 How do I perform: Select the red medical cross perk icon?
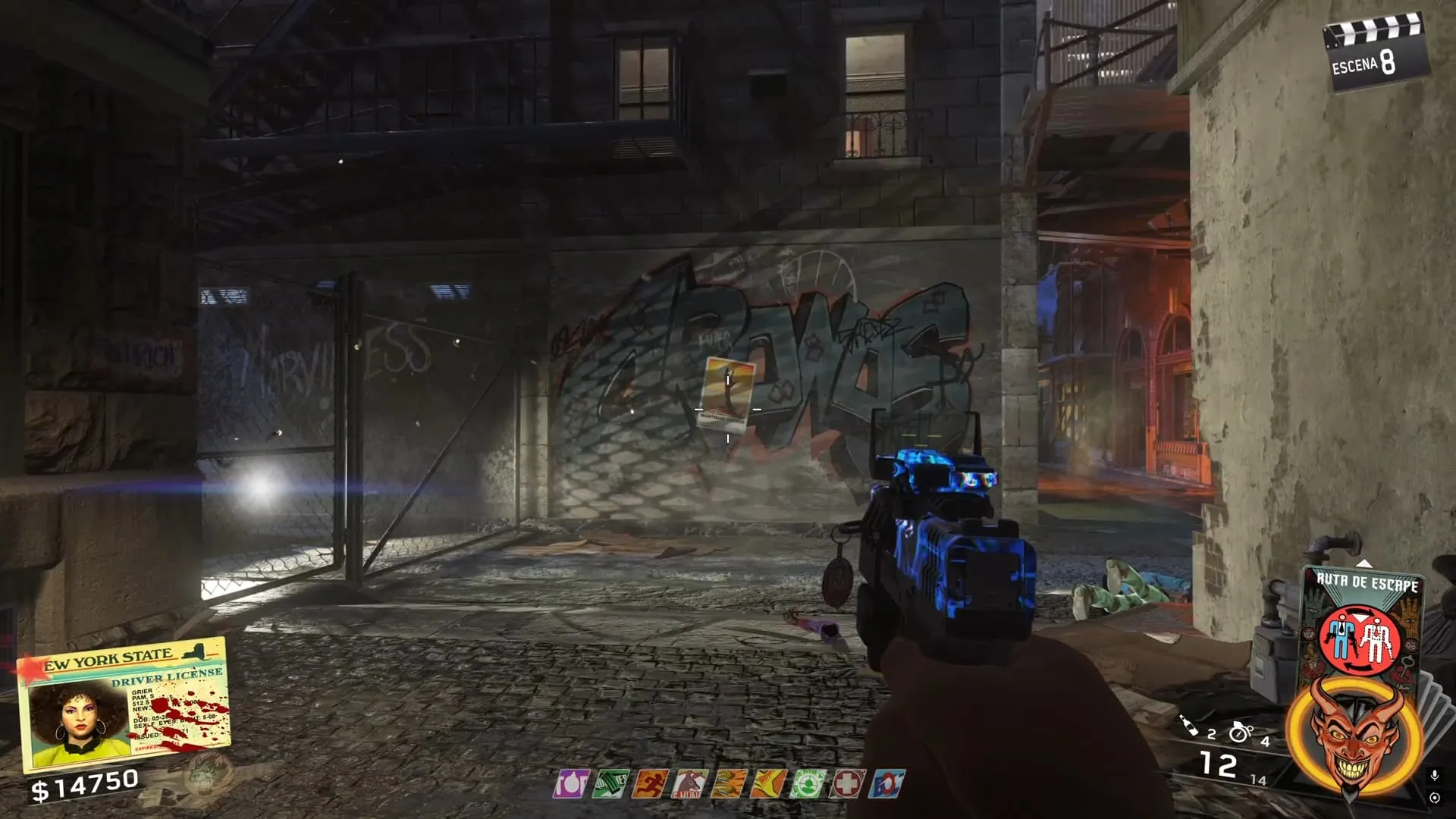846,783
